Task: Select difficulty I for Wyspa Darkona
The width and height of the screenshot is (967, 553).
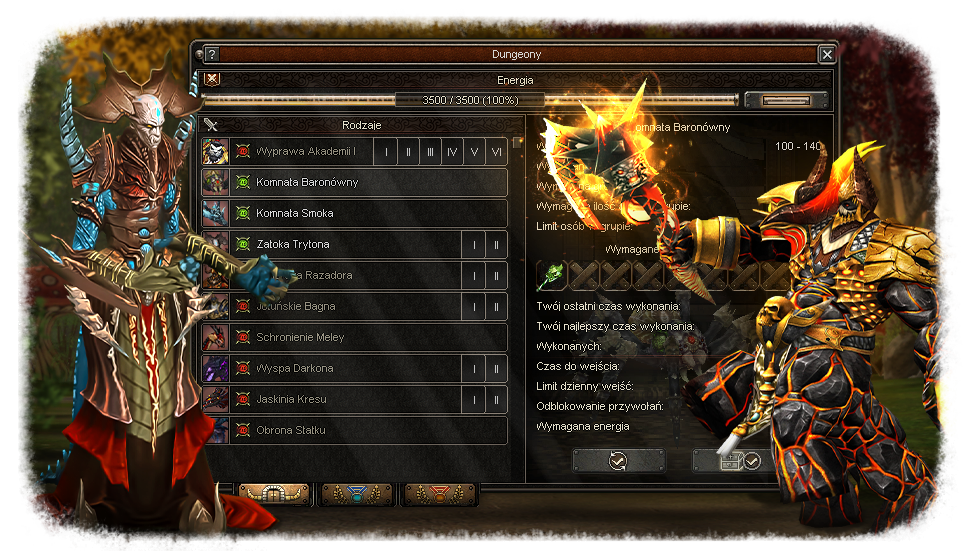Action: 474,368
